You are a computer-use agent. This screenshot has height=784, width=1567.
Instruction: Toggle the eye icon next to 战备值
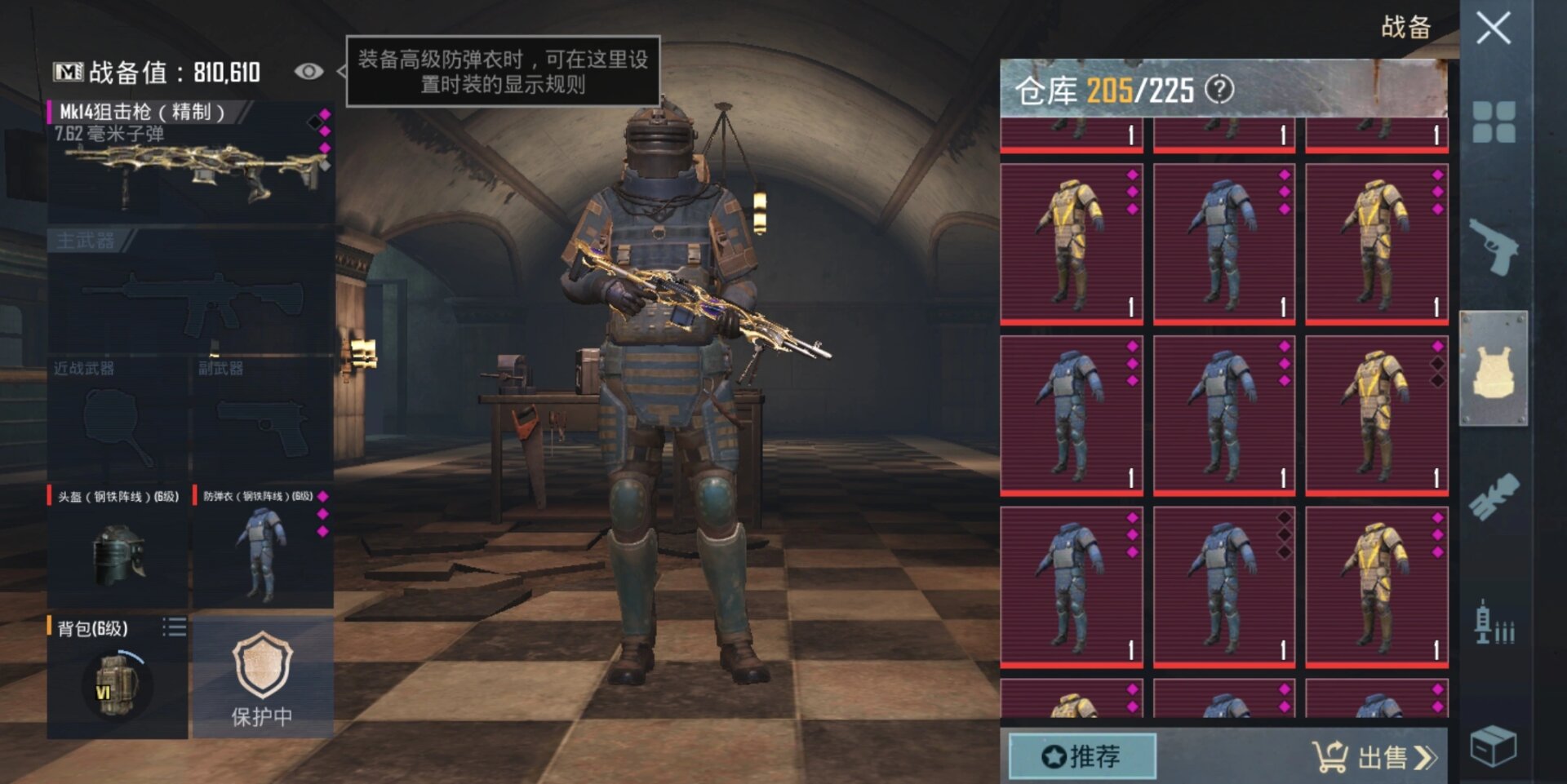click(308, 72)
